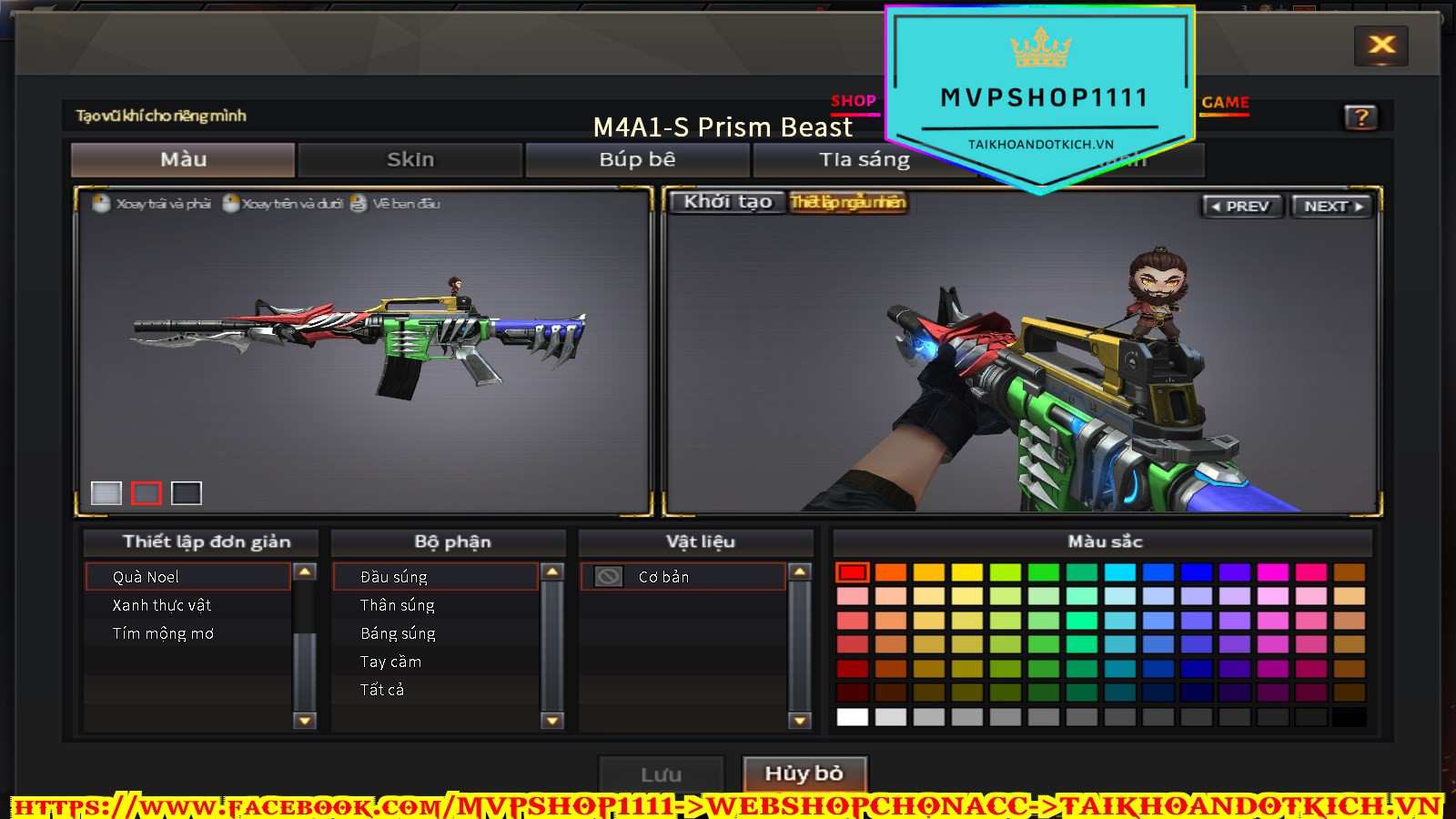Open the Búp bê tab

tap(637, 160)
